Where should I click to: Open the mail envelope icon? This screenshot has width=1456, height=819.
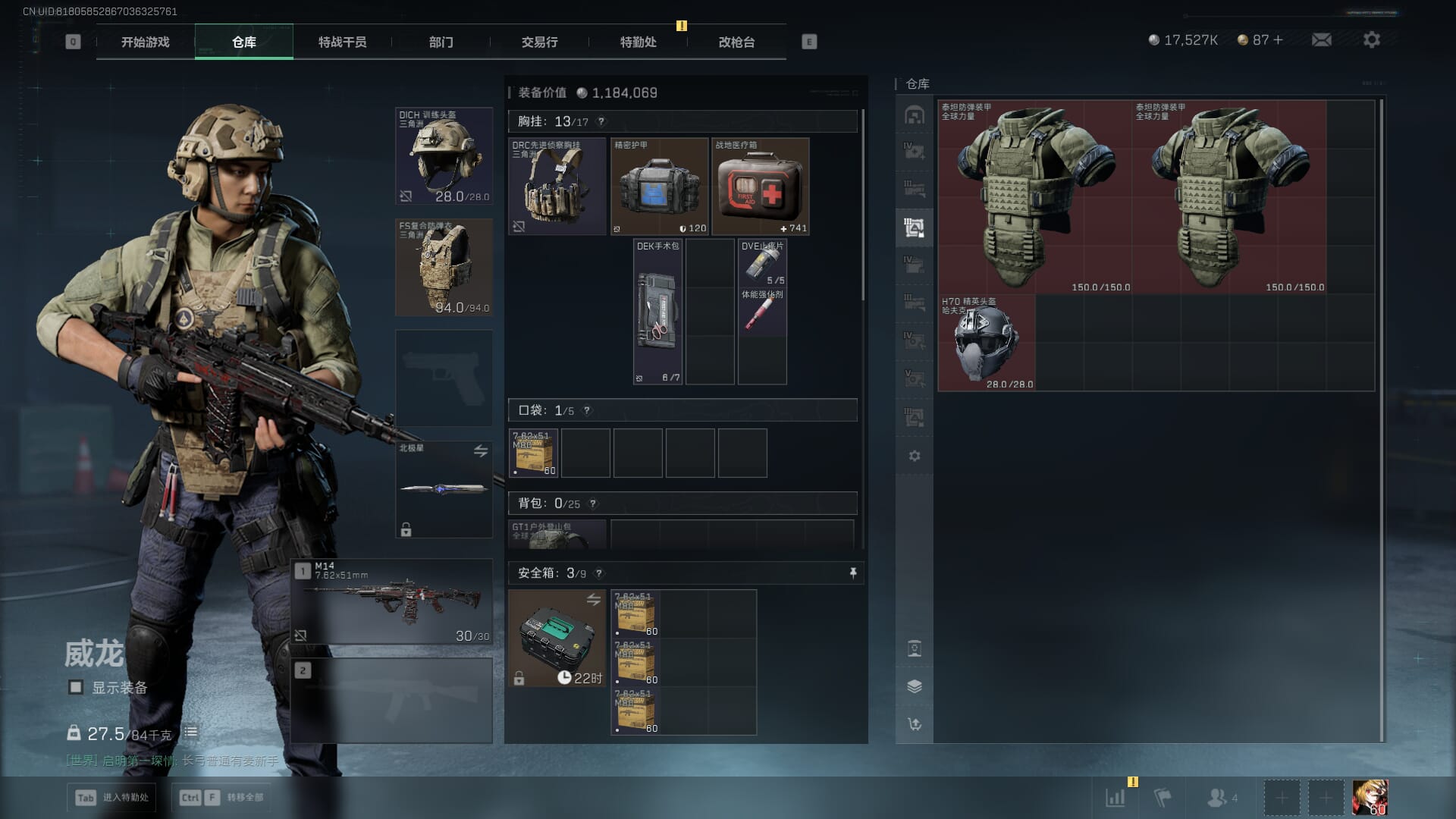pos(1321,40)
